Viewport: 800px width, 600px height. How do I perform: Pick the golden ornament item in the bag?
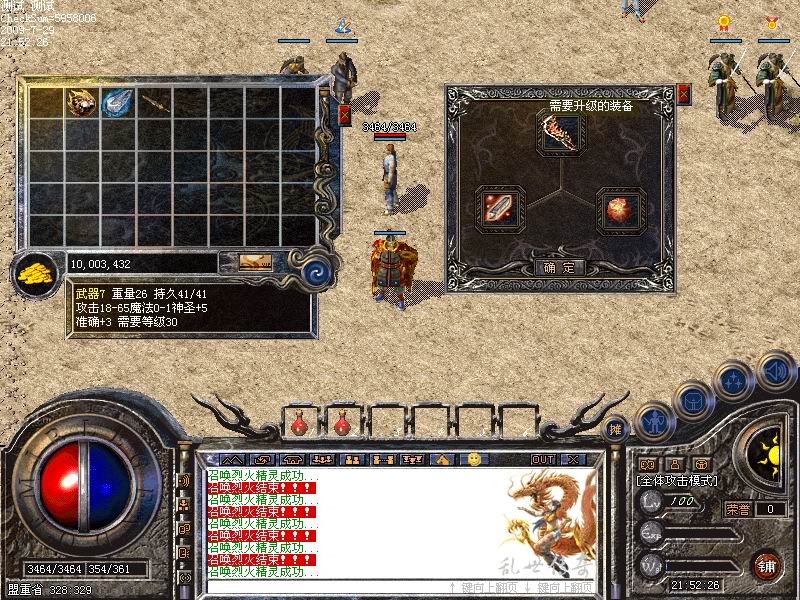82,103
